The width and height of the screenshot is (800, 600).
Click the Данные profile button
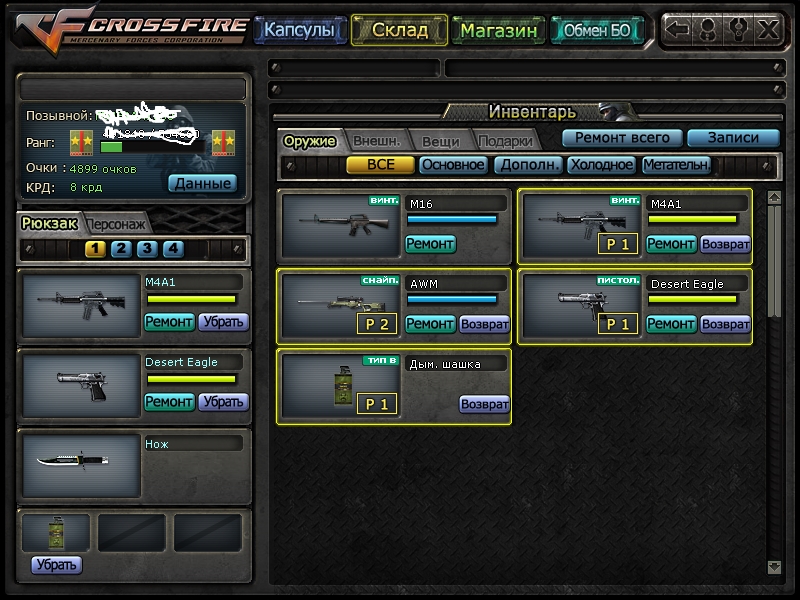click(x=203, y=183)
